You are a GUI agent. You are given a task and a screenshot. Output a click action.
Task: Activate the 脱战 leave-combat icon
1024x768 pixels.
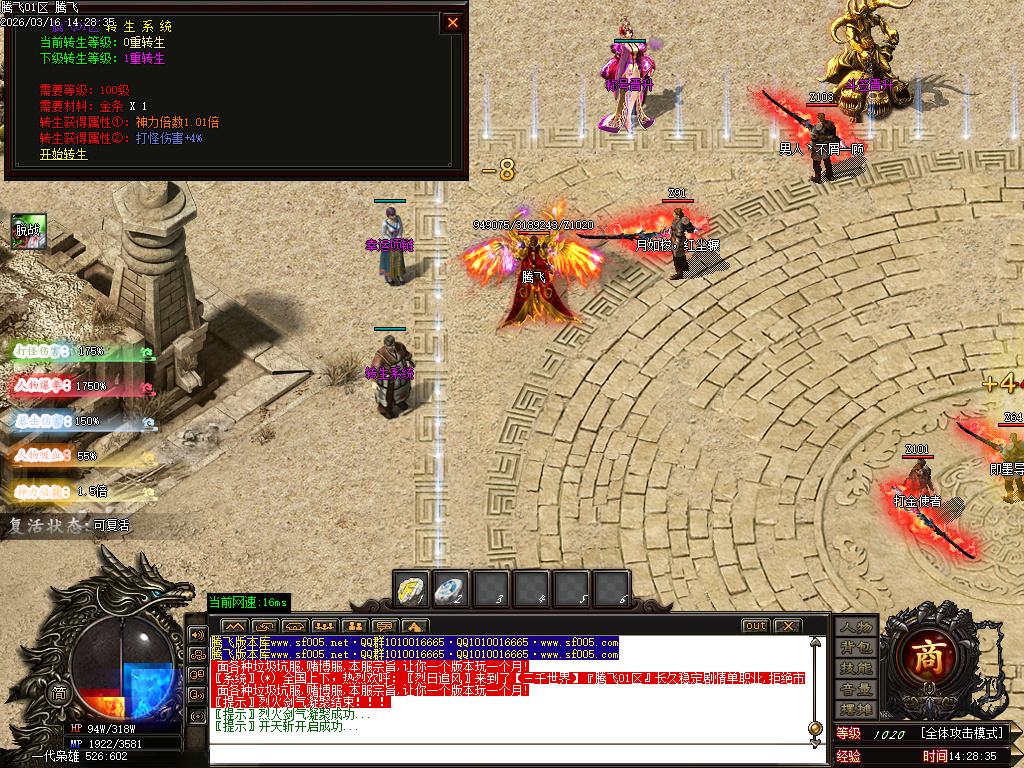[x=28, y=231]
